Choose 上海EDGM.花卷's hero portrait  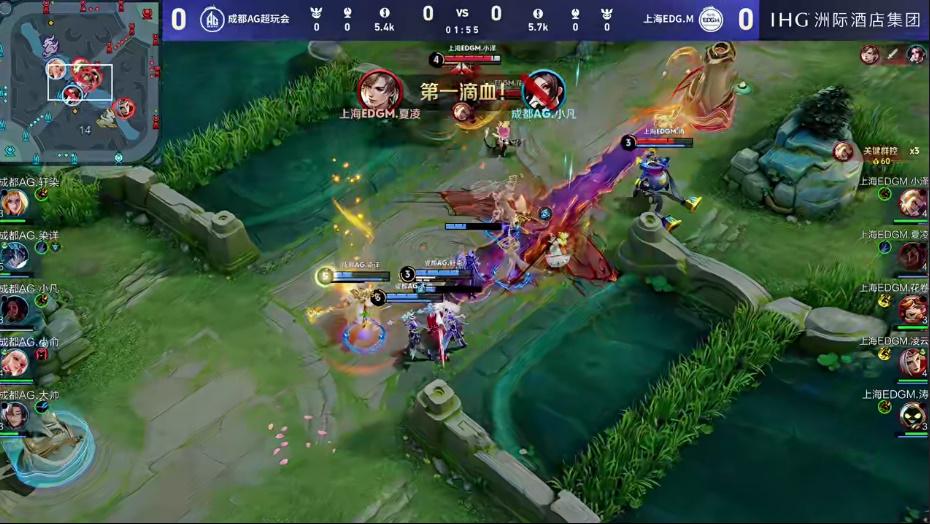912,309
